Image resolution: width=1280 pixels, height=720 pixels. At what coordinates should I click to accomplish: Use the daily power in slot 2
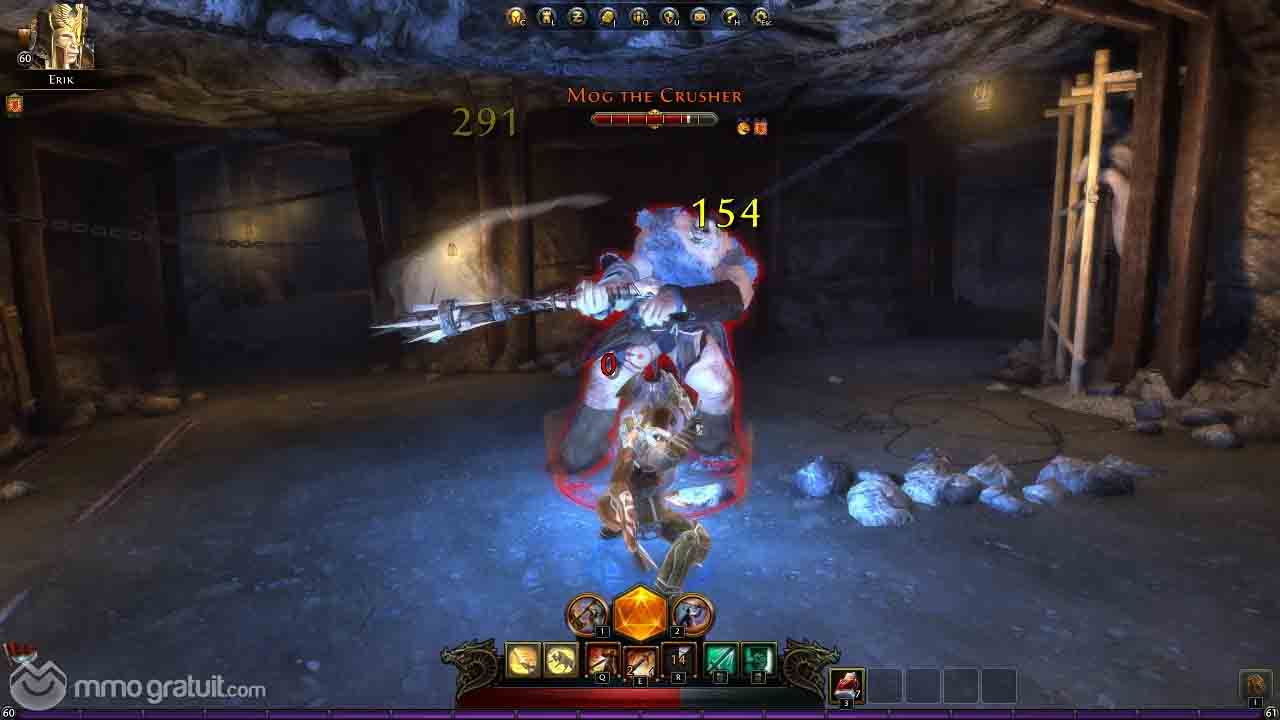coord(692,614)
